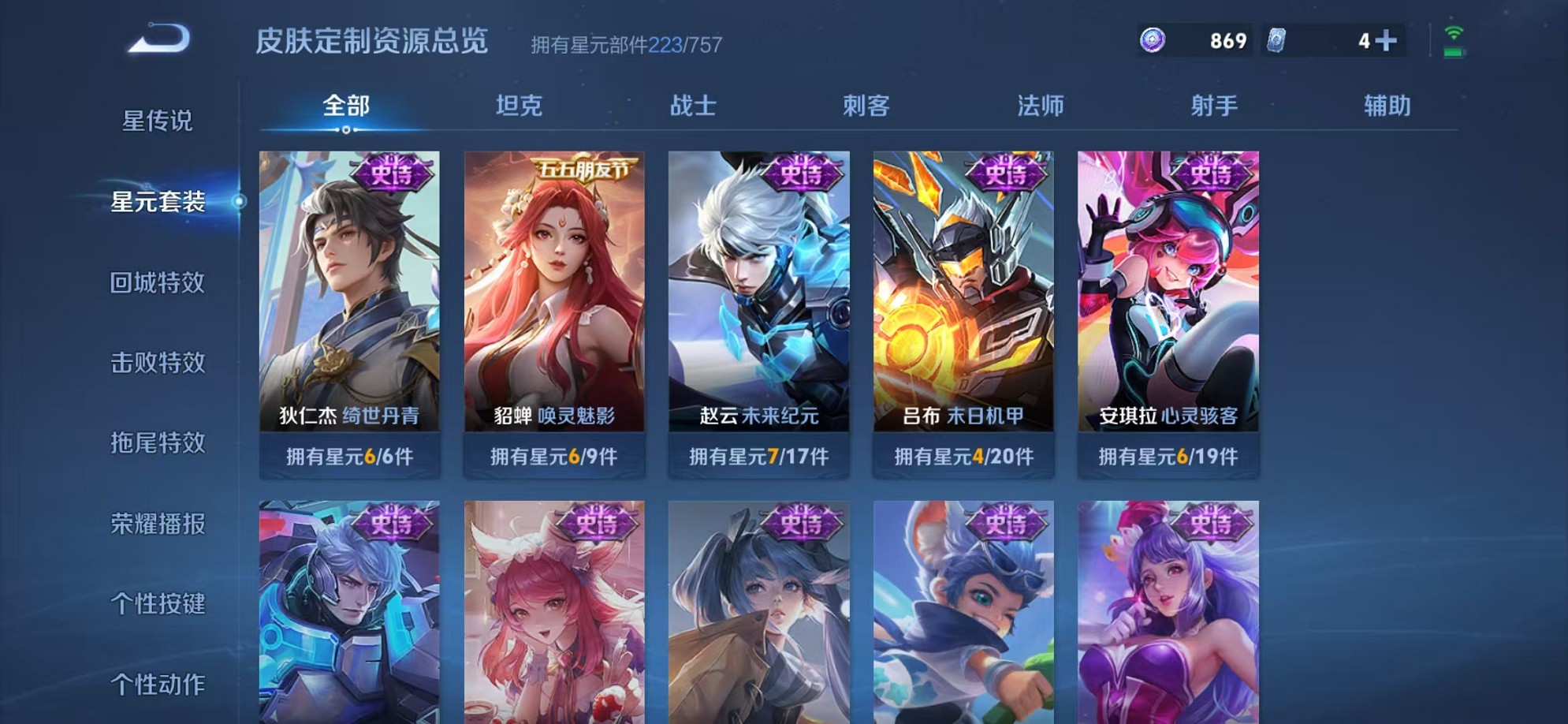Click 安琪拉's 拥有星元6/19件 progress bar
The height and width of the screenshot is (724, 1568).
pos(1169,456)
